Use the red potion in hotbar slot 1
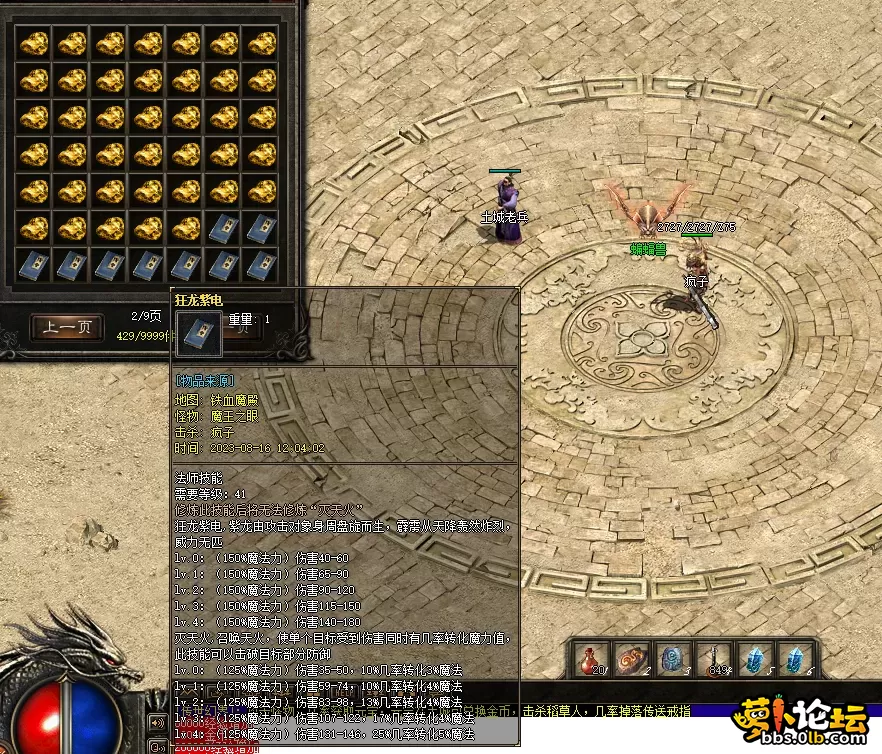 tap(591, 658)
